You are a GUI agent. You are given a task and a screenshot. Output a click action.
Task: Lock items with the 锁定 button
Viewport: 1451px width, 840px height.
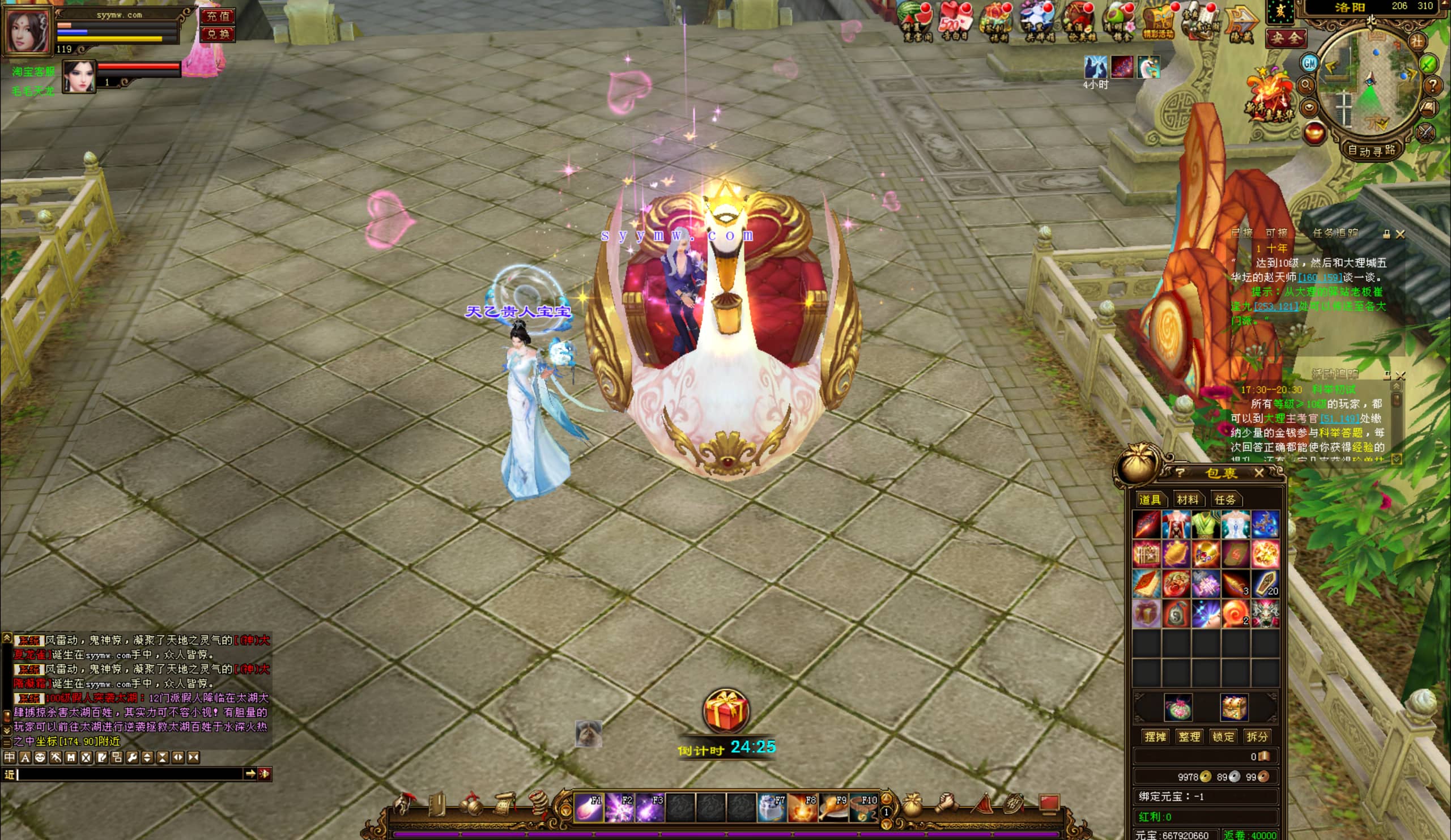coord(1223,737)
